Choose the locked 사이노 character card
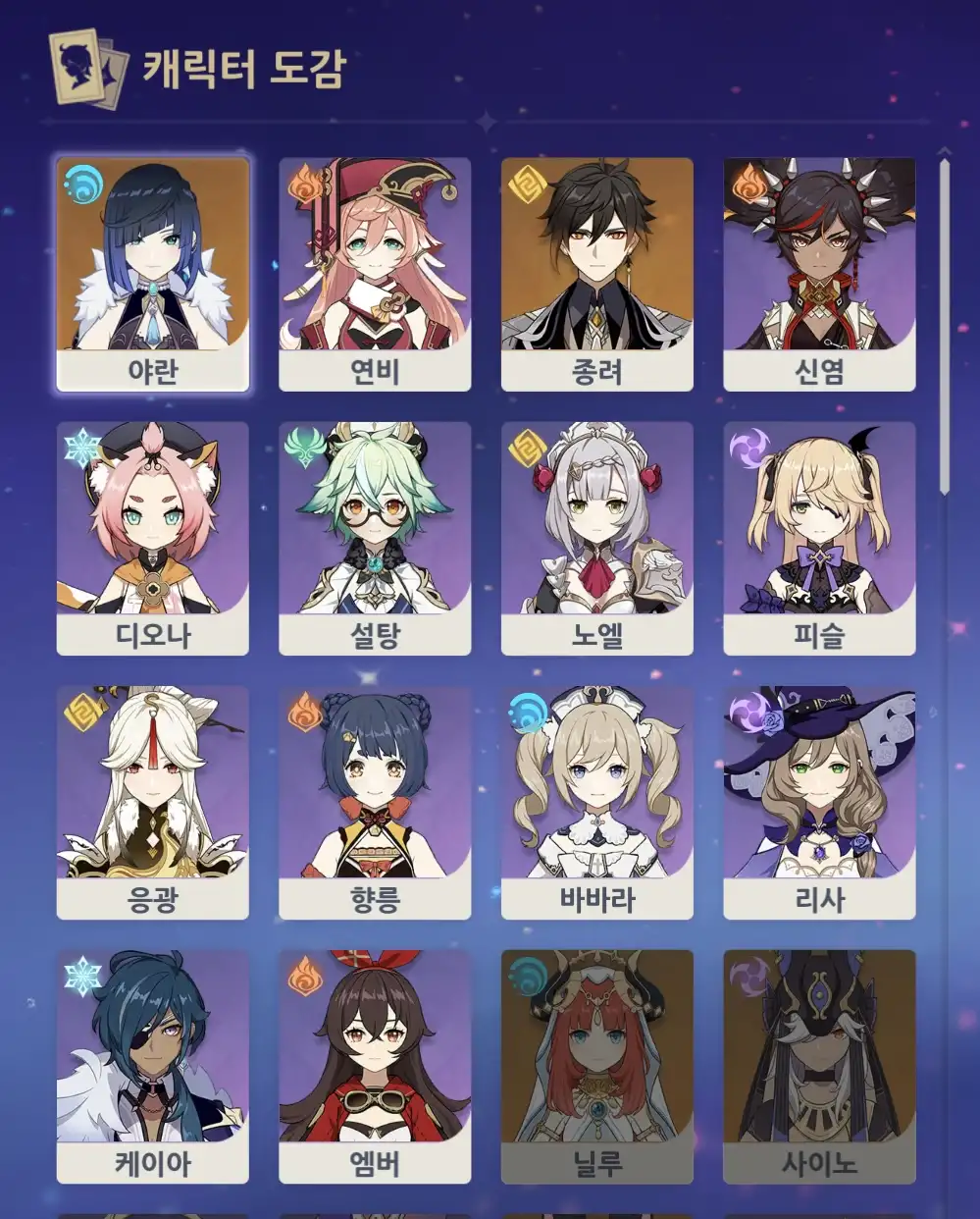980x1219 pixels. click(x=819, y=1066)
